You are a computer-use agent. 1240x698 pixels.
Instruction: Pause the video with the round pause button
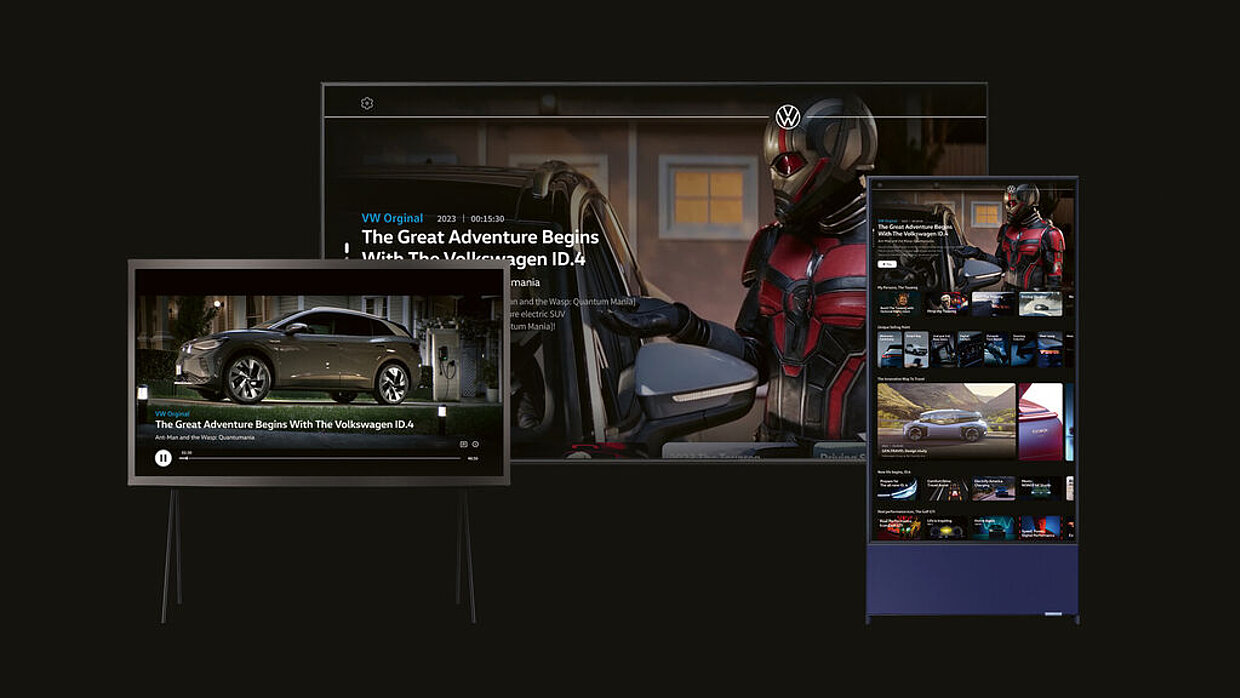click(163, 458)
